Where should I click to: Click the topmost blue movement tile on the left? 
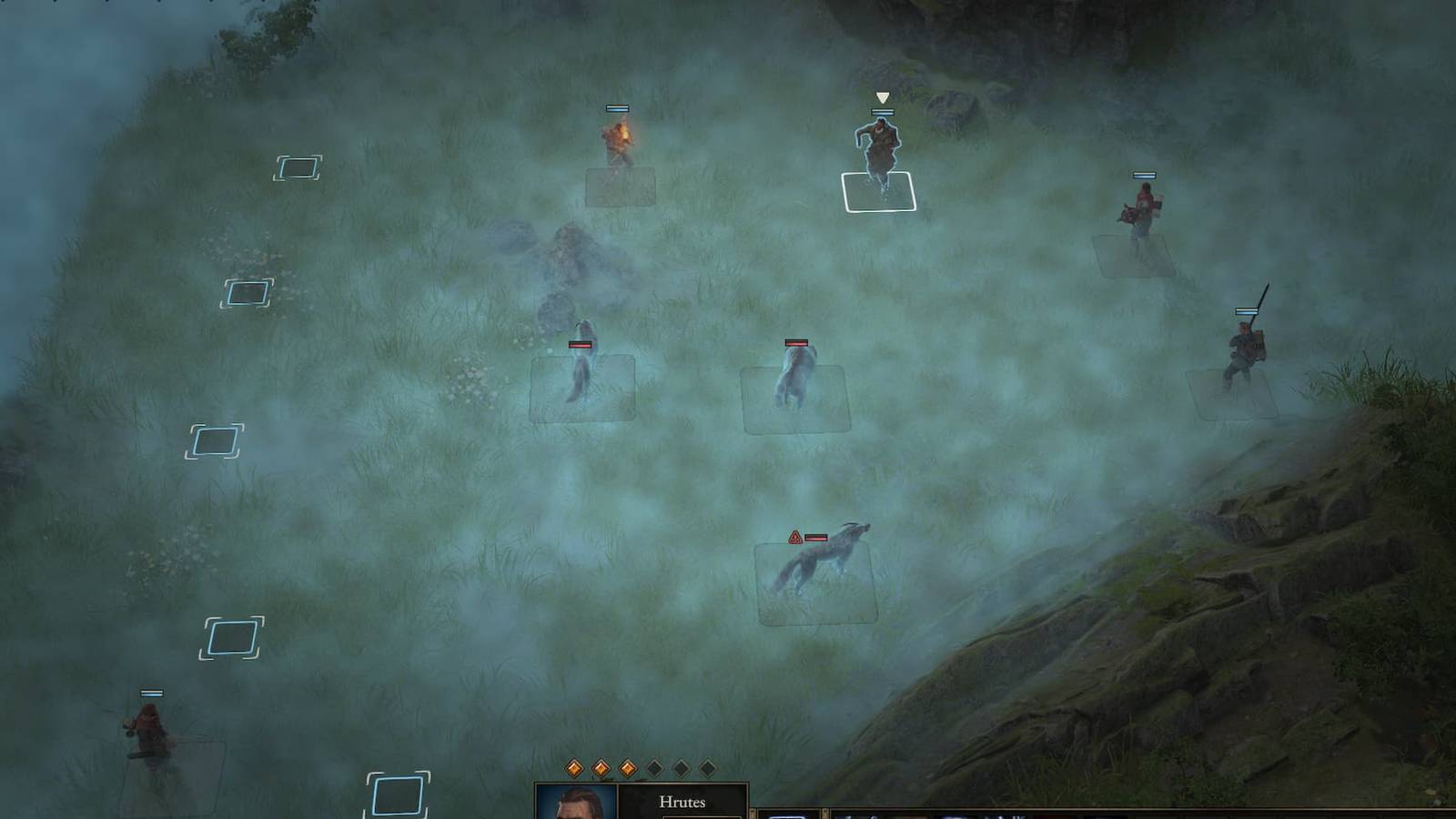[x=298, y=167]
